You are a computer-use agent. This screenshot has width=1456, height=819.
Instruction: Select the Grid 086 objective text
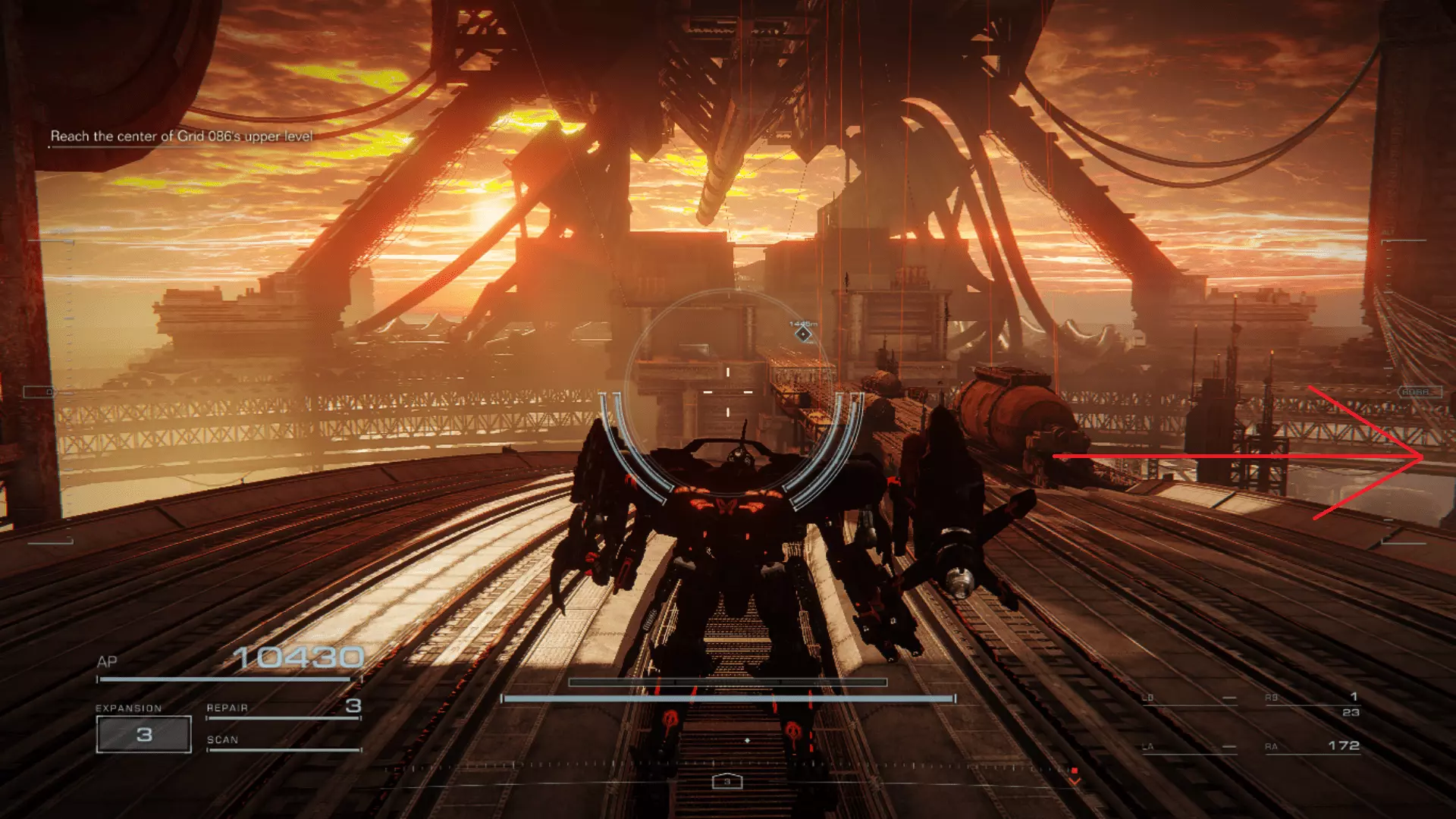181,136
